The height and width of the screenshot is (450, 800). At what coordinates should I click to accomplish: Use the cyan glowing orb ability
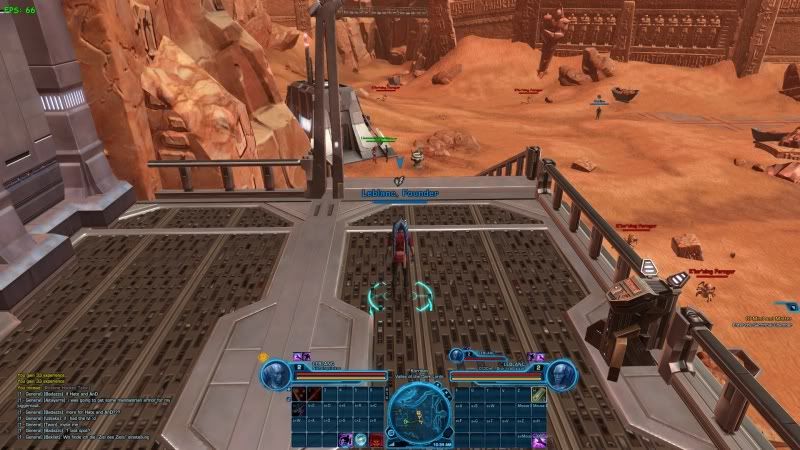pos(361,438)
